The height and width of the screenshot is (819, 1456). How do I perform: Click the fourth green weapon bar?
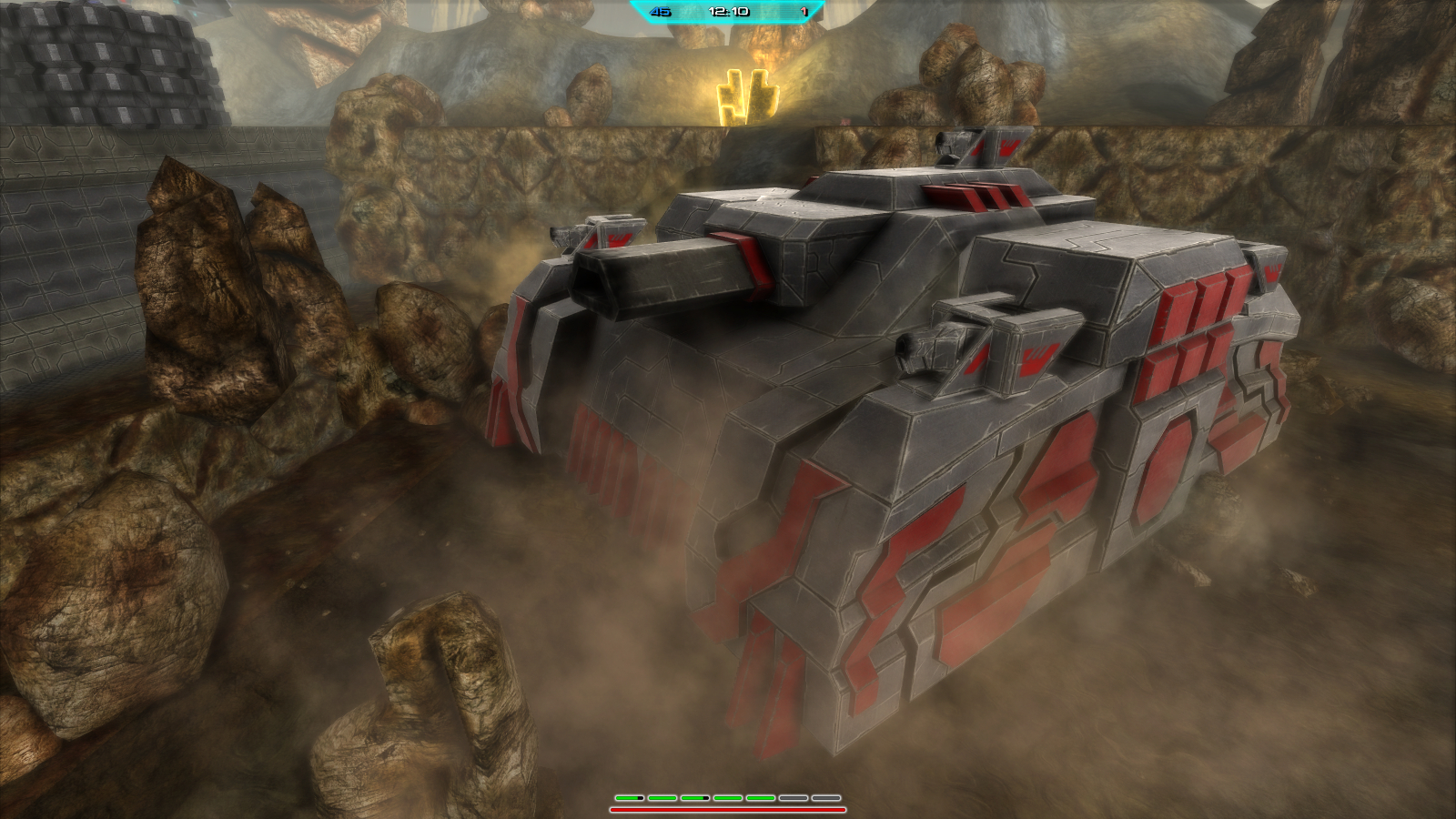(x=726, y=797)
